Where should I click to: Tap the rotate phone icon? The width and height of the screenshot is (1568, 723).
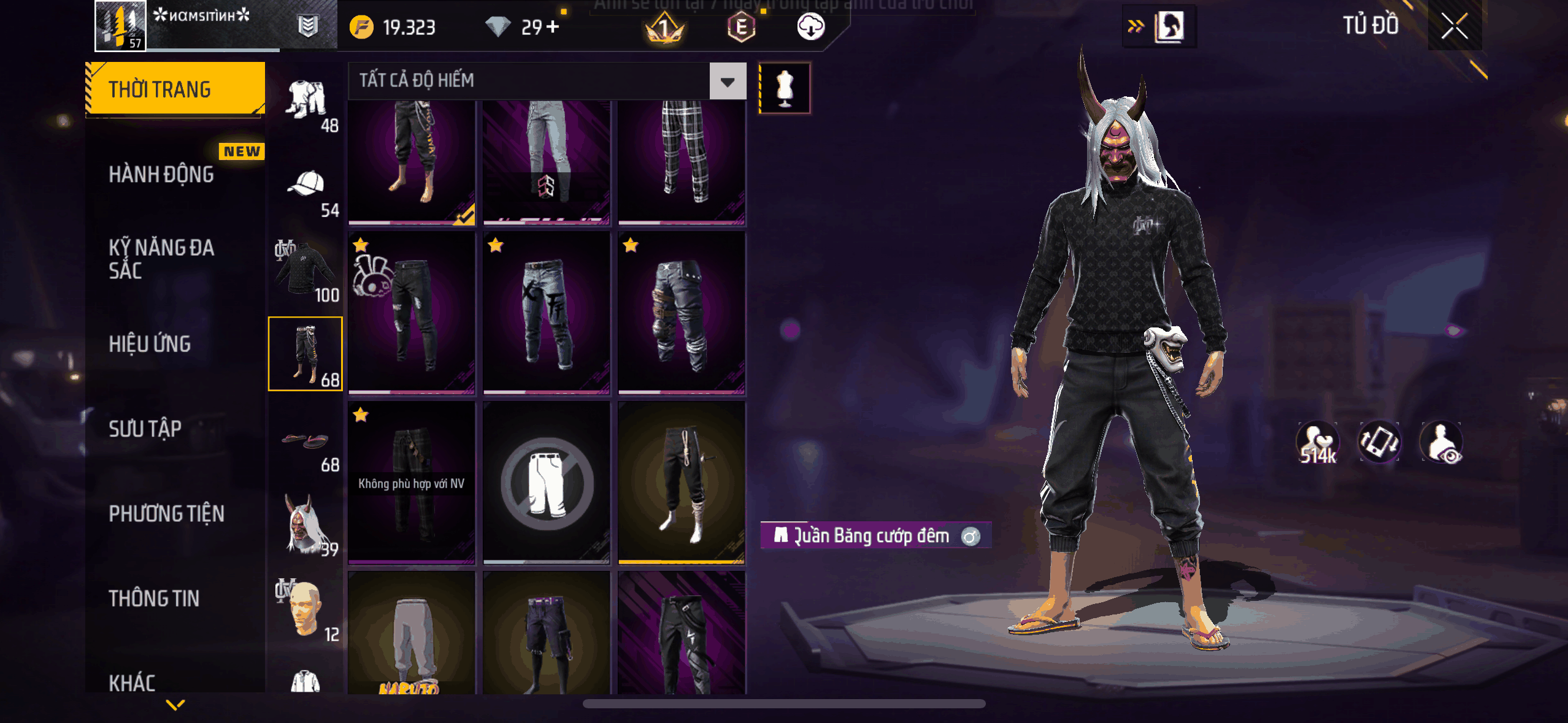tap(1379, 442)
